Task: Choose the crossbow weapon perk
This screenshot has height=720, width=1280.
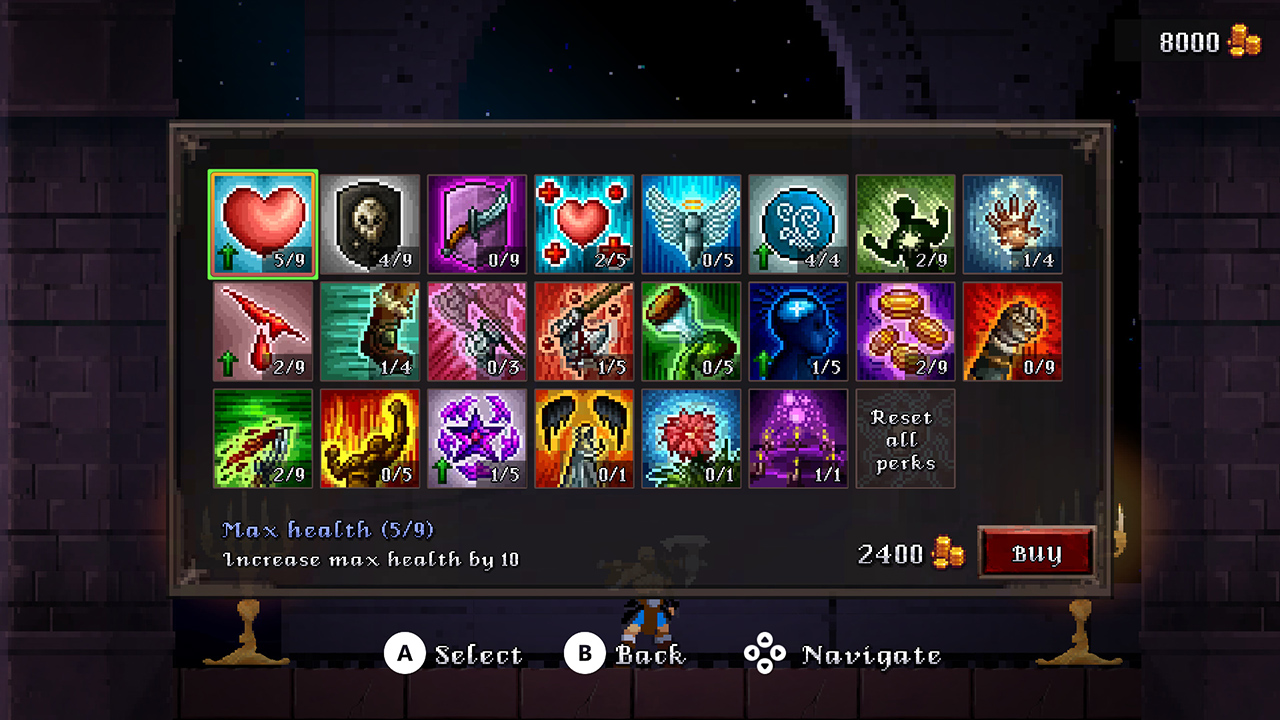Action: pyautogui.click(x=583, y=330)
